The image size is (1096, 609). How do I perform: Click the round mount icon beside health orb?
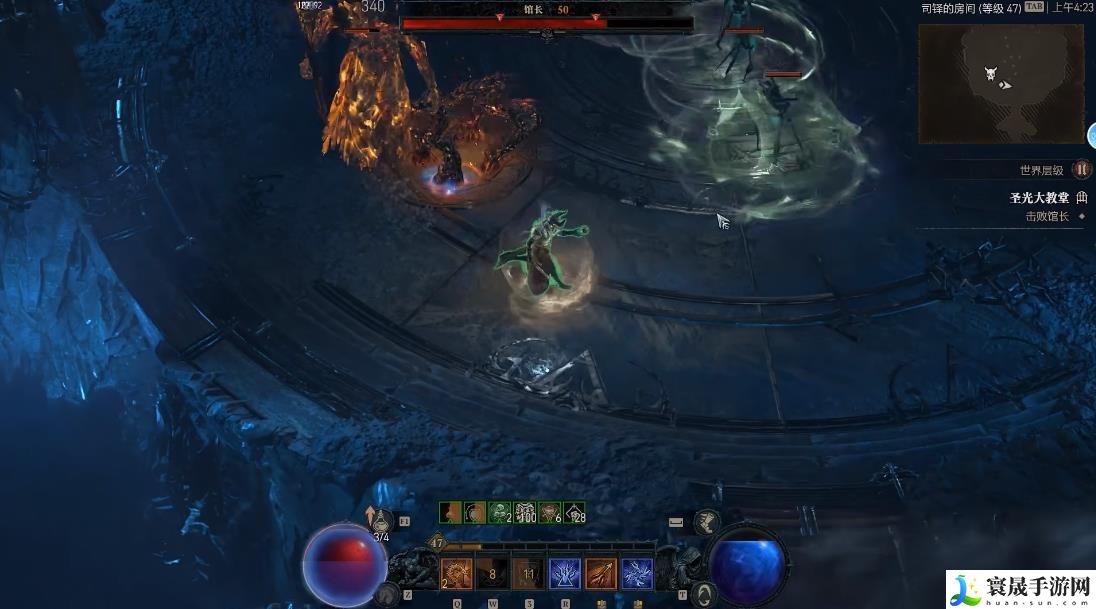[385, 594]
